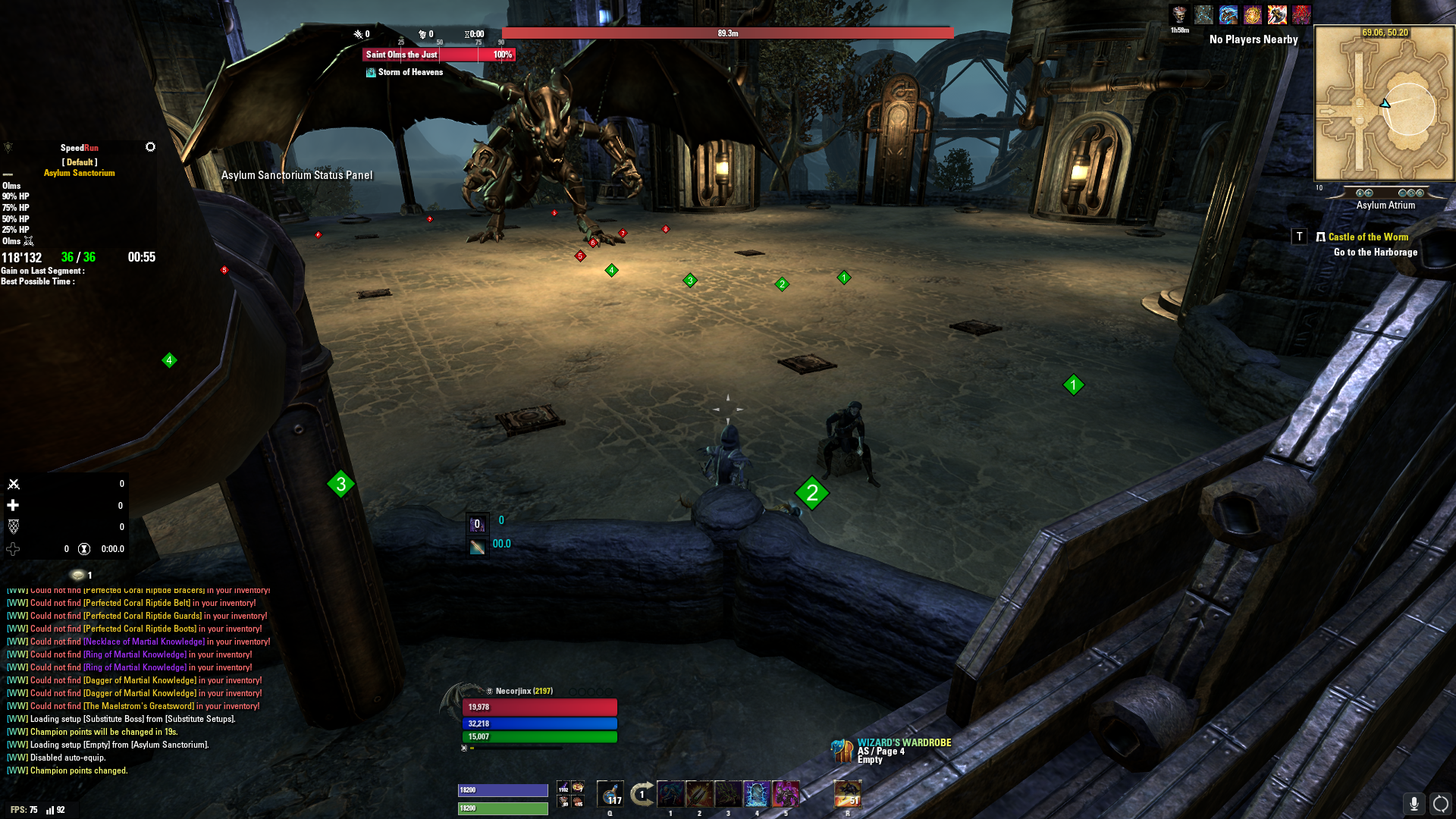The height and width of the screenshot is (819, 1456).
Task: Activate the blade ability in slot 2
Action: (699, 794)
